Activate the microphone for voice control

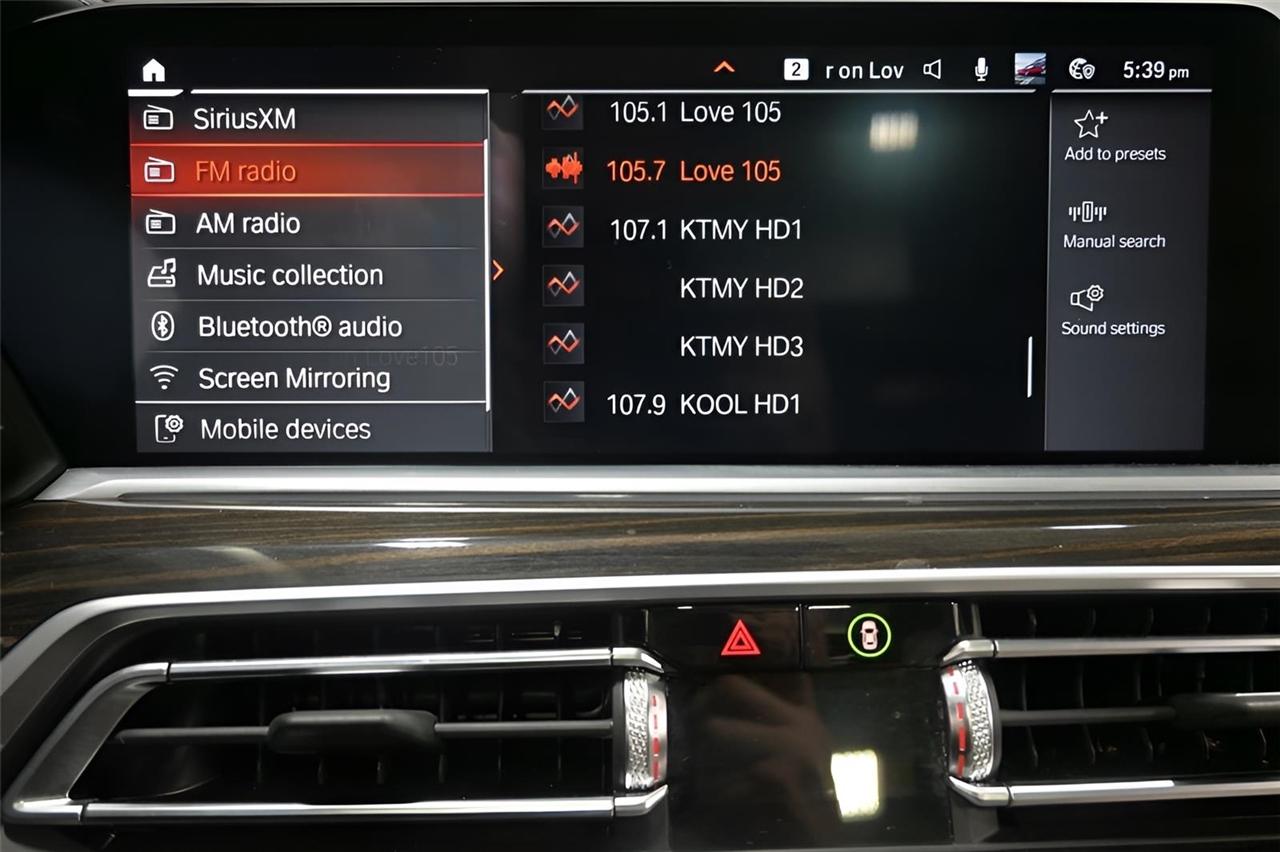[980, 69]
